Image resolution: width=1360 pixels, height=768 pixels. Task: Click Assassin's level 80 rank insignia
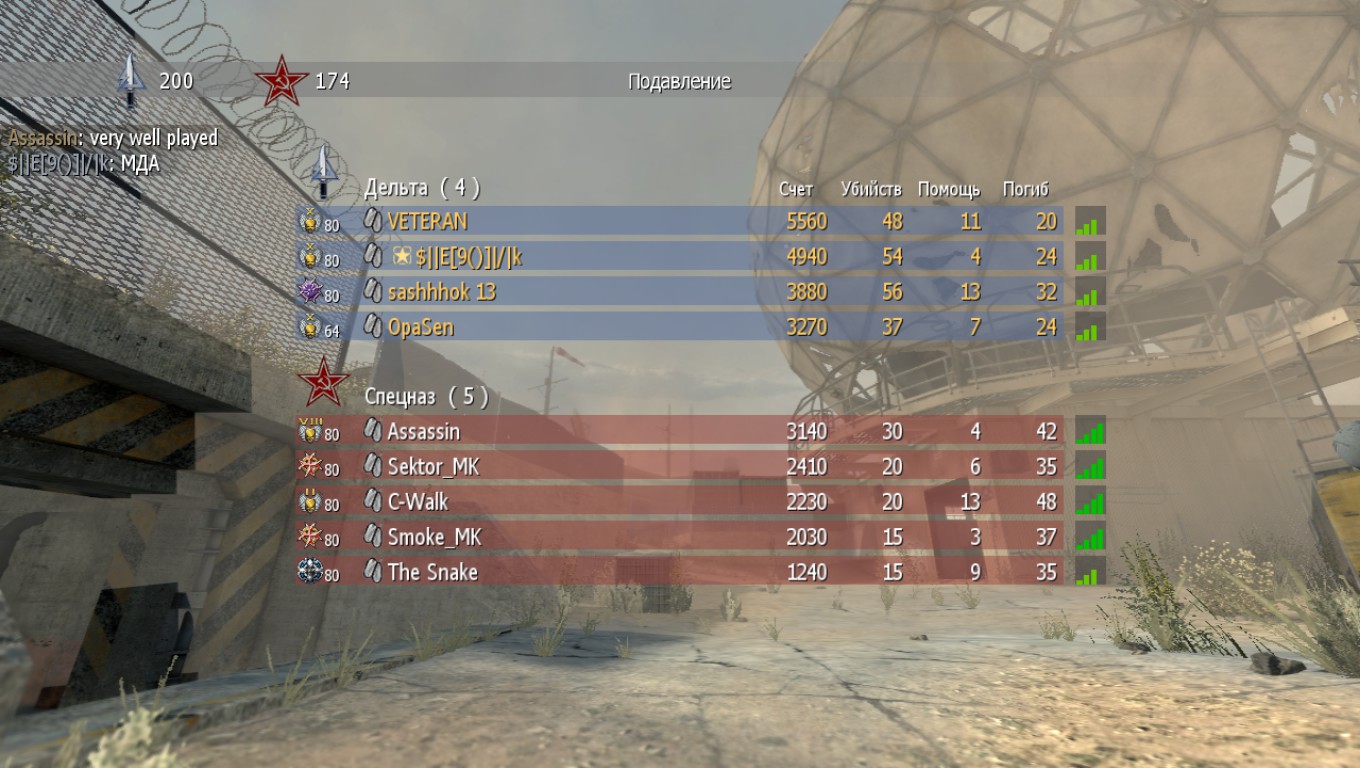pos(309,431)
